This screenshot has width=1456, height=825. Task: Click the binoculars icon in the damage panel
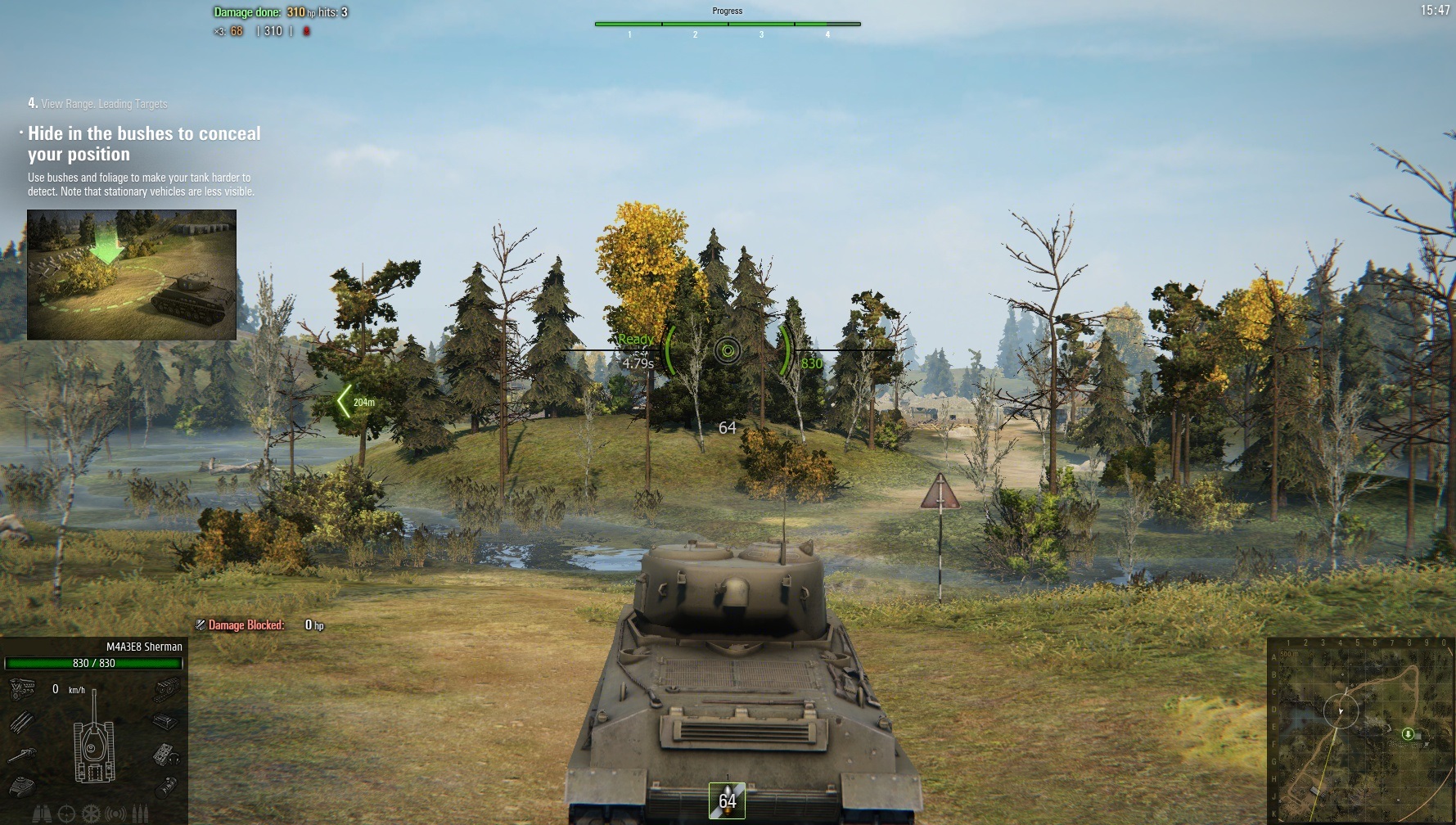click(42, 814)
